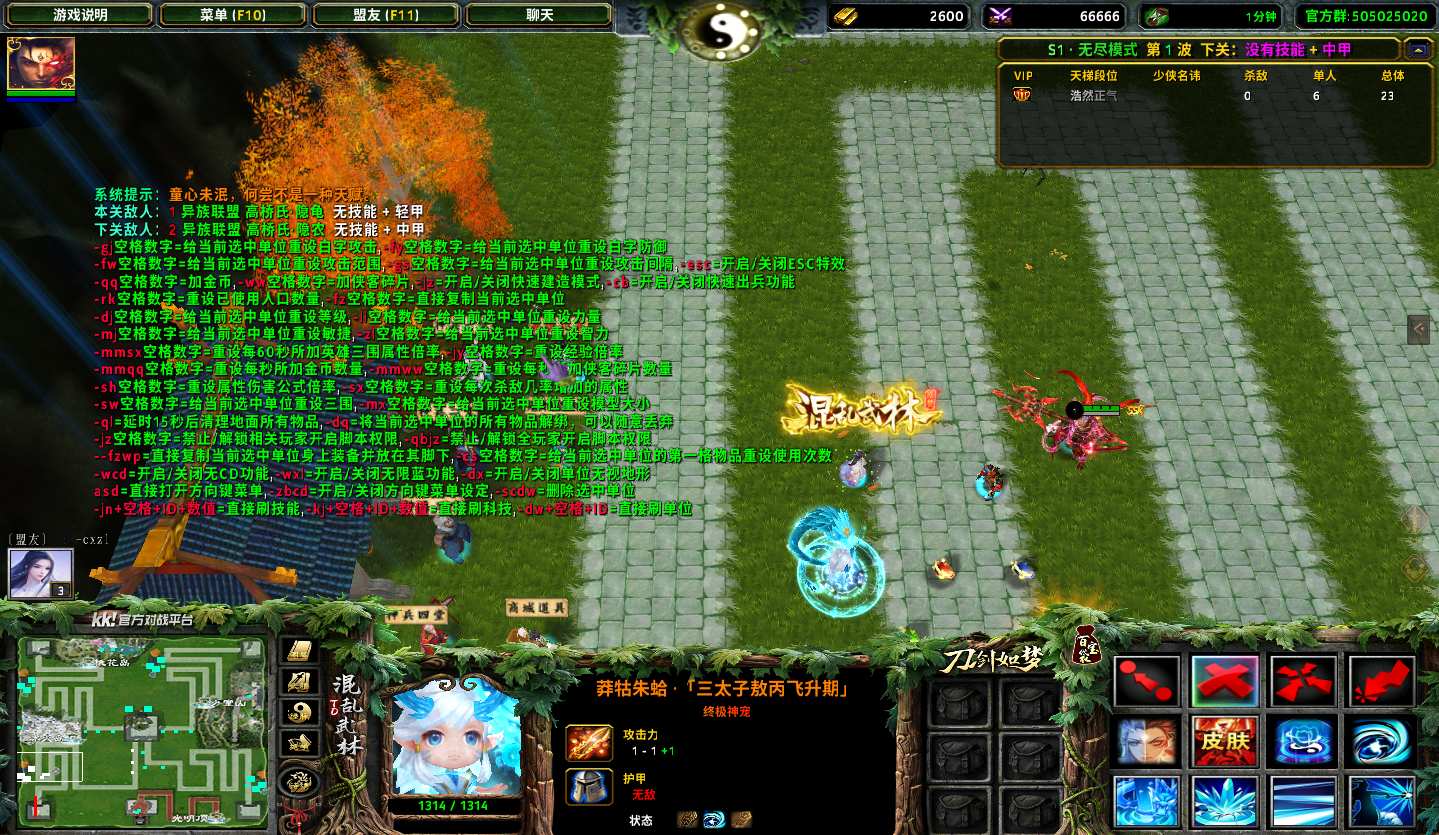The width and height of the screenshot is (1439, 835).
Task: Open the 皮肤 skin ability
Action: pos(1225,741)
